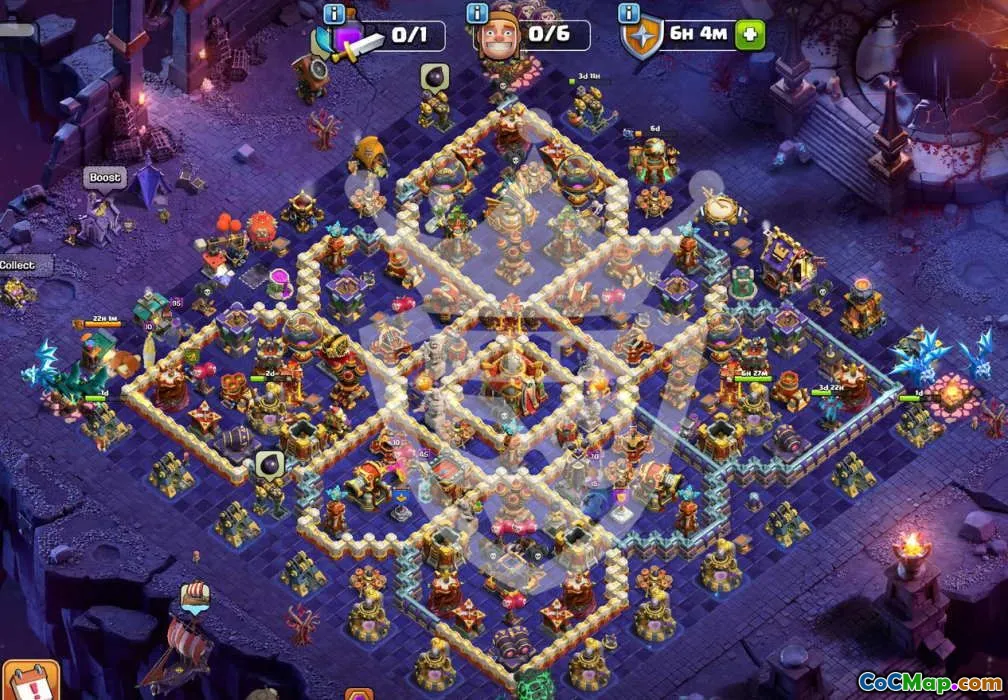Collect the loot cart resources

pyautogui.click(x=17, y=266)
